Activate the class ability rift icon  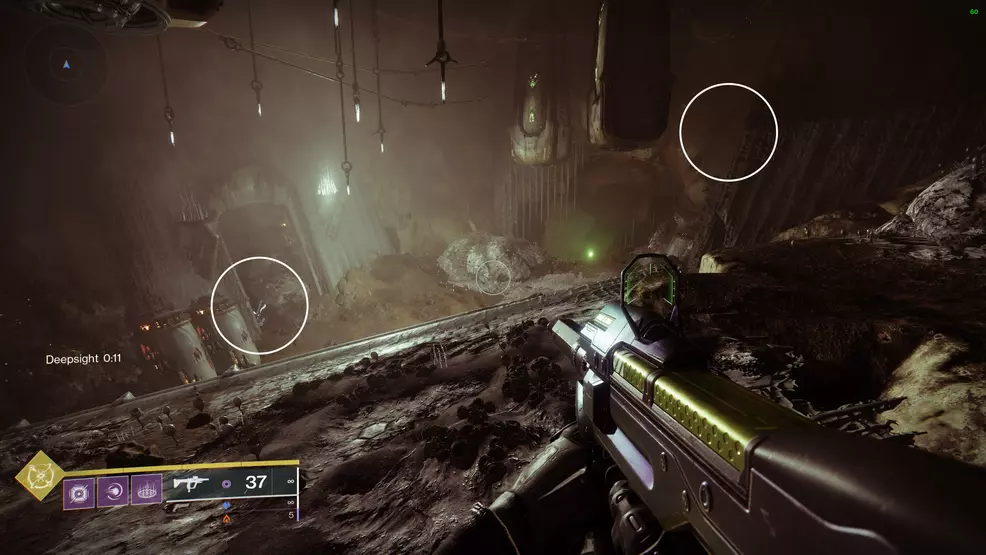click(x=146, y=491)
